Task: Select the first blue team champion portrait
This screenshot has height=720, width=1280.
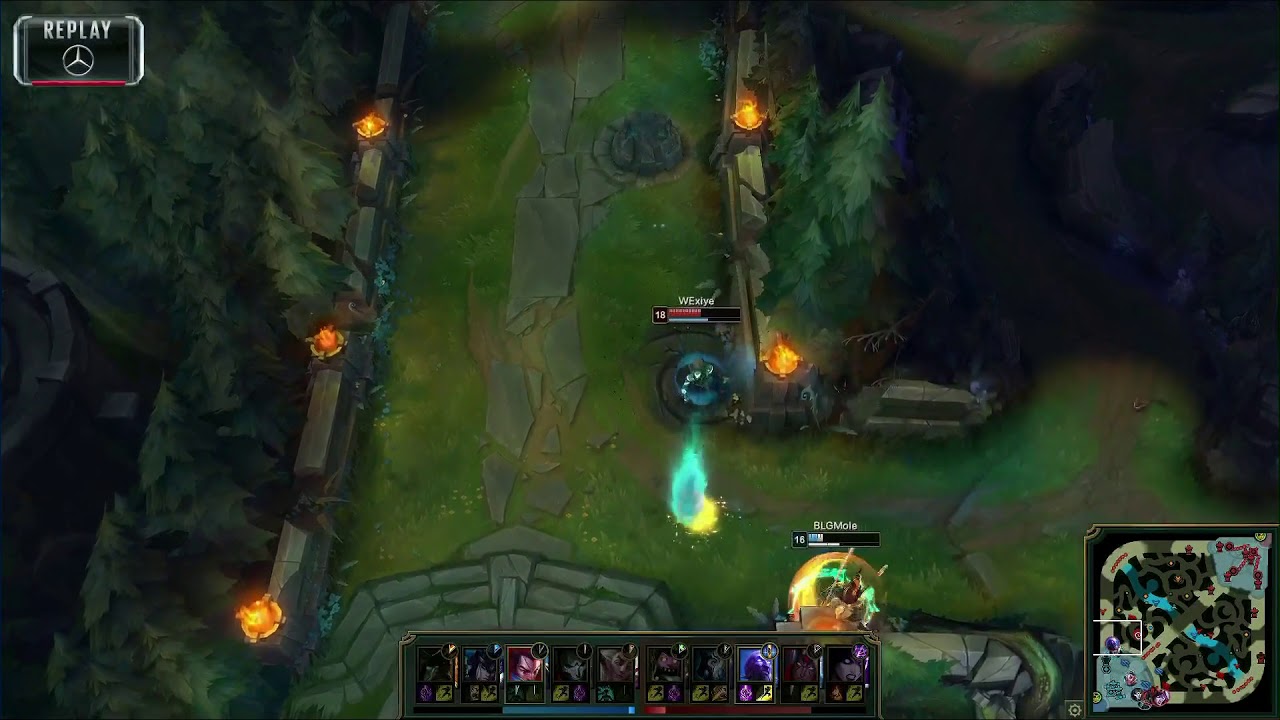Action: (434, 665)
